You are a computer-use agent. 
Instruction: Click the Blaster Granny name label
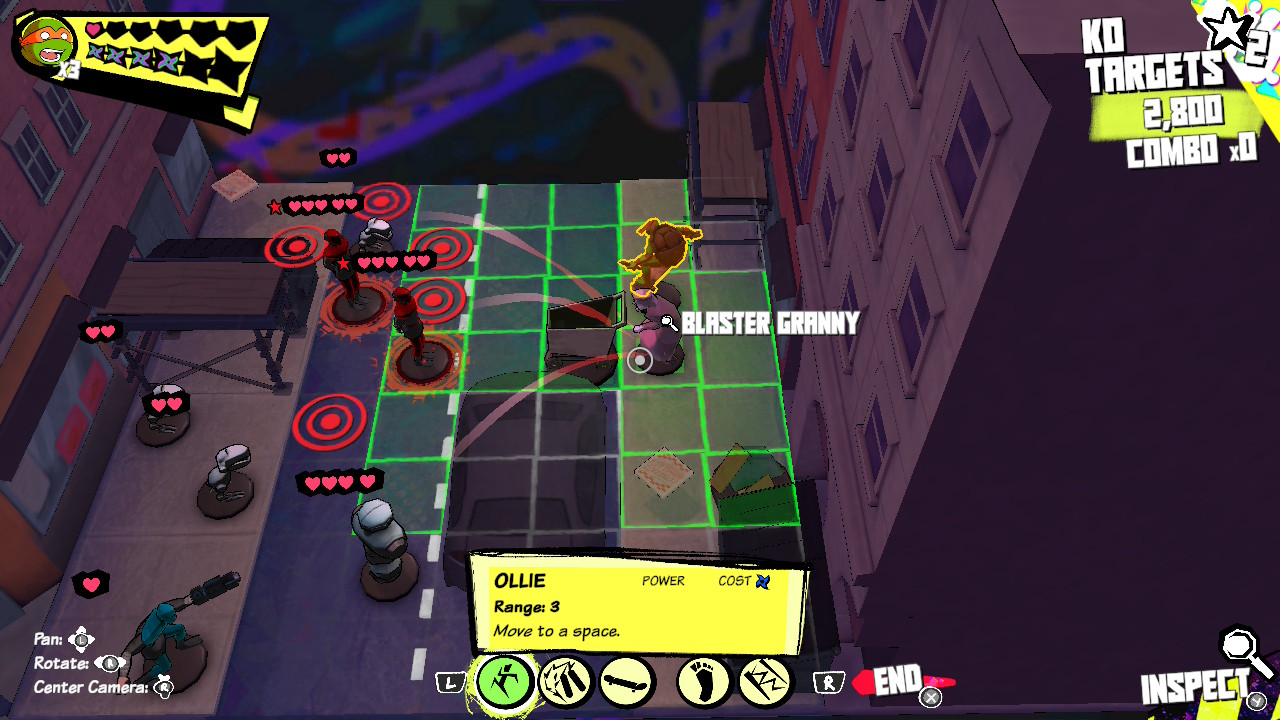(x=768, y=323)
